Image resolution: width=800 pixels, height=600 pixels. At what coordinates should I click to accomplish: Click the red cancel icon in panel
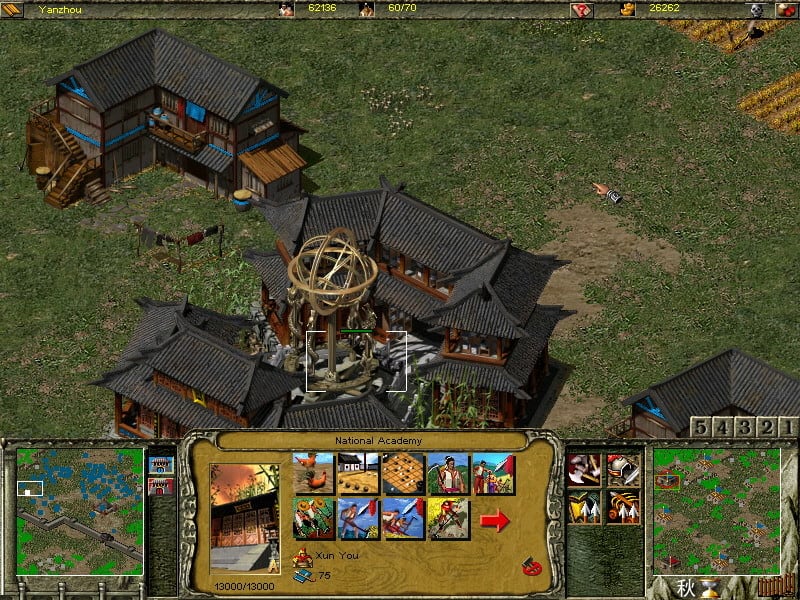[530, 568]
